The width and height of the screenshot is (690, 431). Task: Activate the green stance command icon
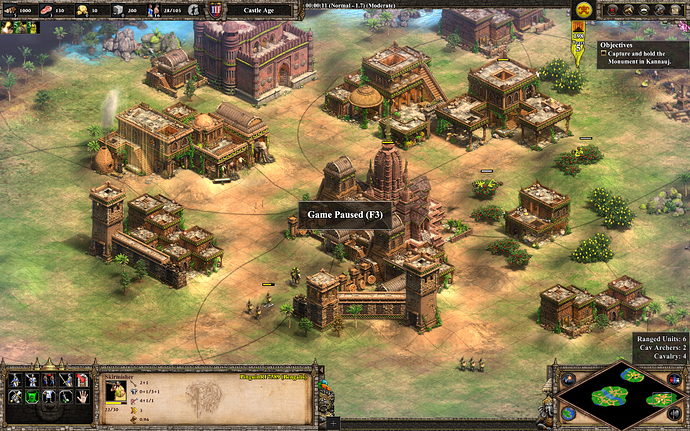point(32,397)
